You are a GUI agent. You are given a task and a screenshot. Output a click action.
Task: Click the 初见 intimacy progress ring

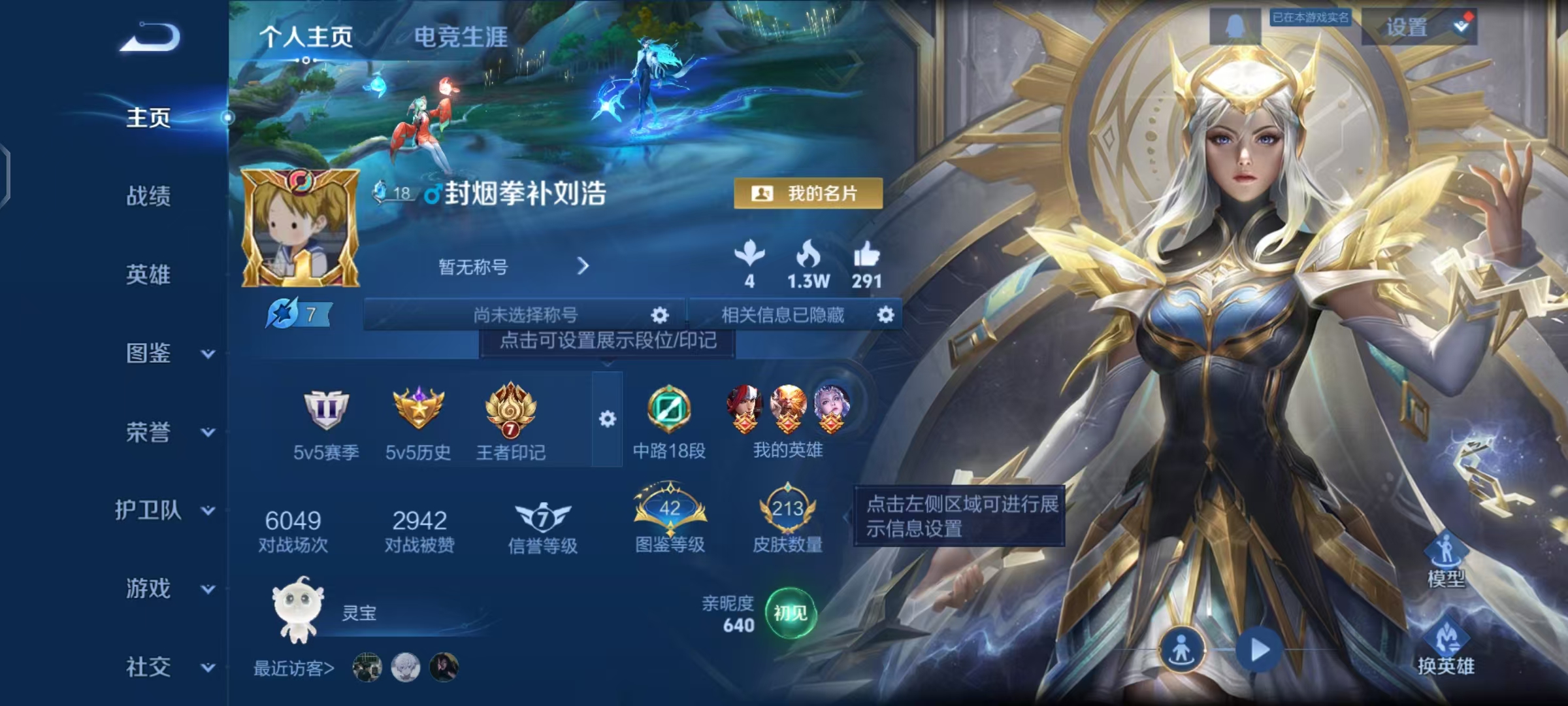(790, 612)
